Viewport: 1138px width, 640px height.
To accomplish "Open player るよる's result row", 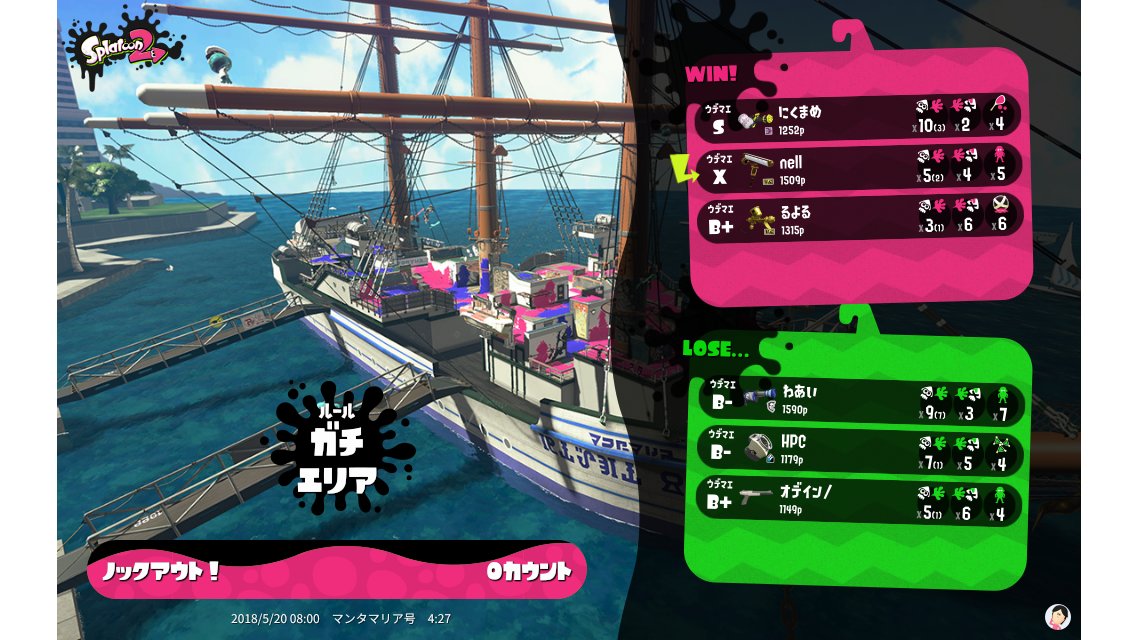I will coord(860,218).
